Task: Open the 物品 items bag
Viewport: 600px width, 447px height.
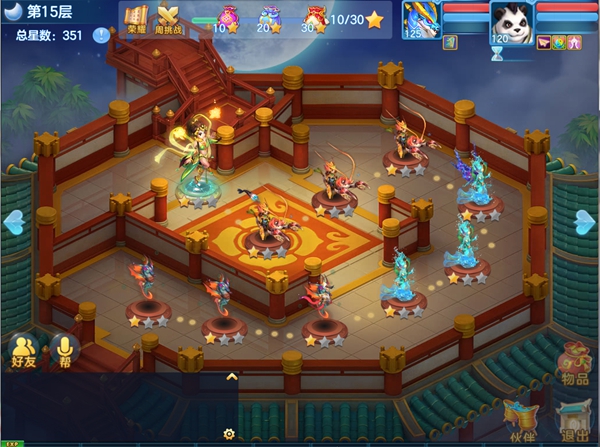Action: click(575, 365)
